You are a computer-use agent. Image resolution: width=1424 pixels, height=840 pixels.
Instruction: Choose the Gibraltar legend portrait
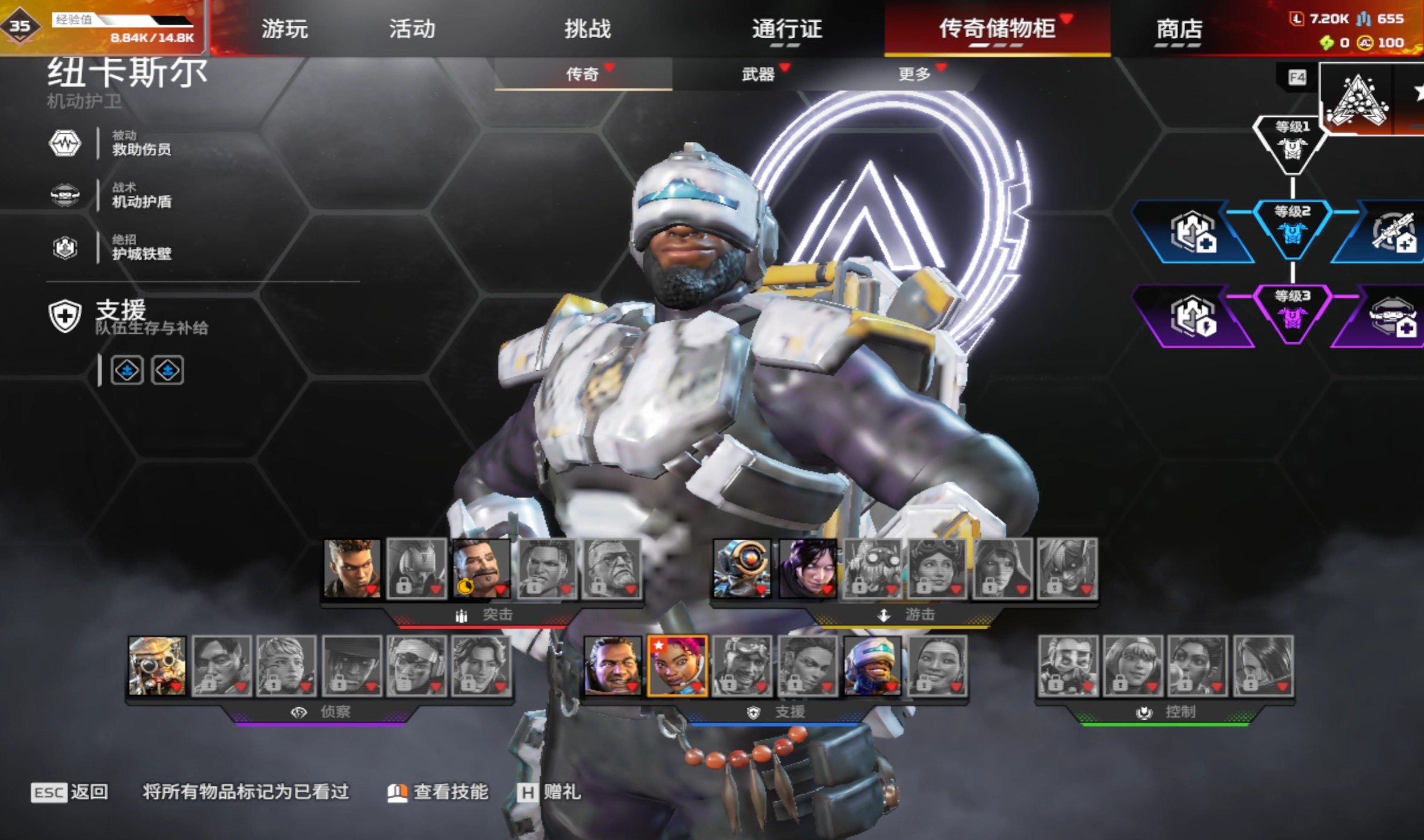(612, 666)
